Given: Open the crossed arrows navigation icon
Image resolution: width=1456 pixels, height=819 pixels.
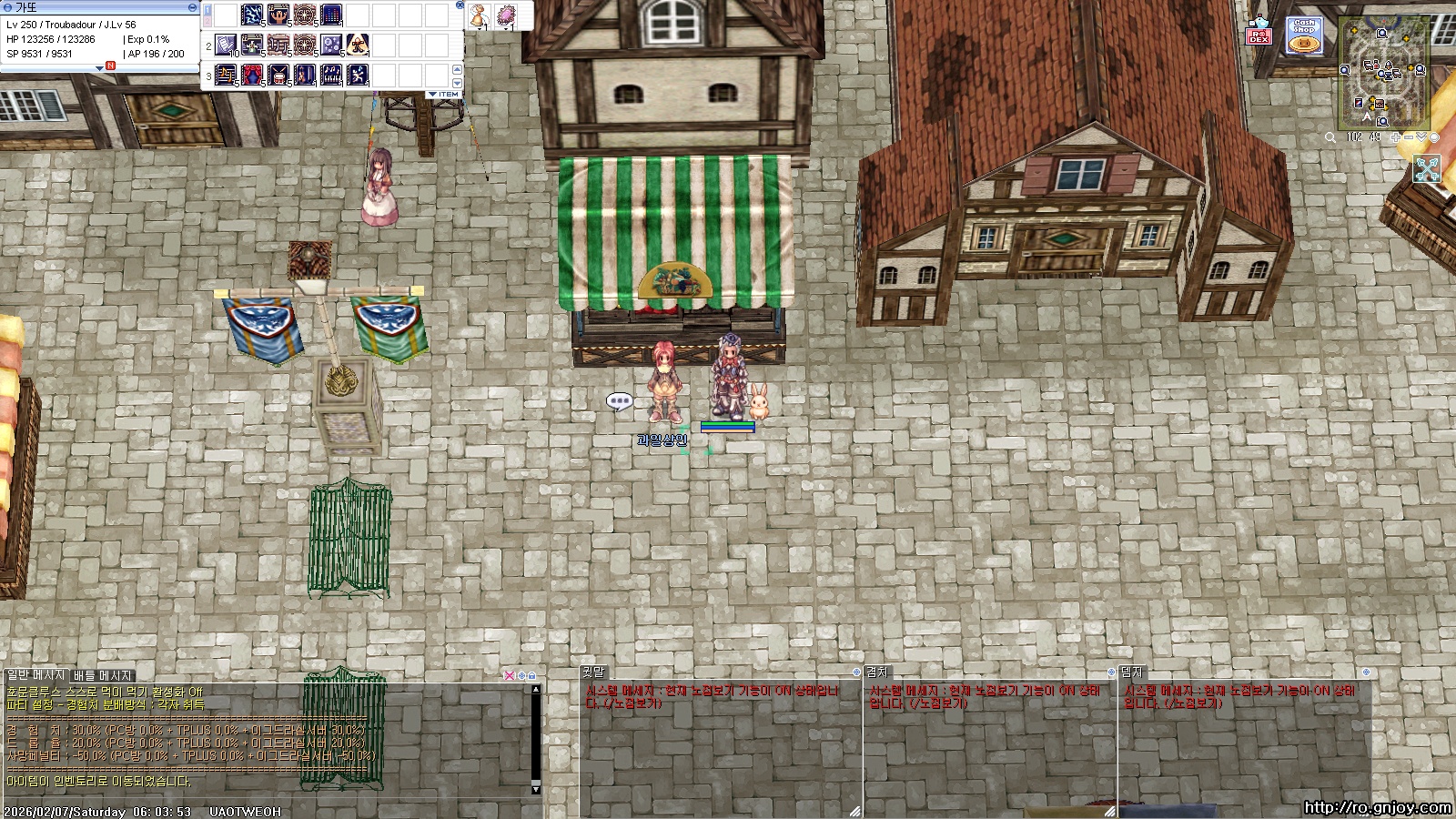Looking at the screenshot, I should [1427, 169].
